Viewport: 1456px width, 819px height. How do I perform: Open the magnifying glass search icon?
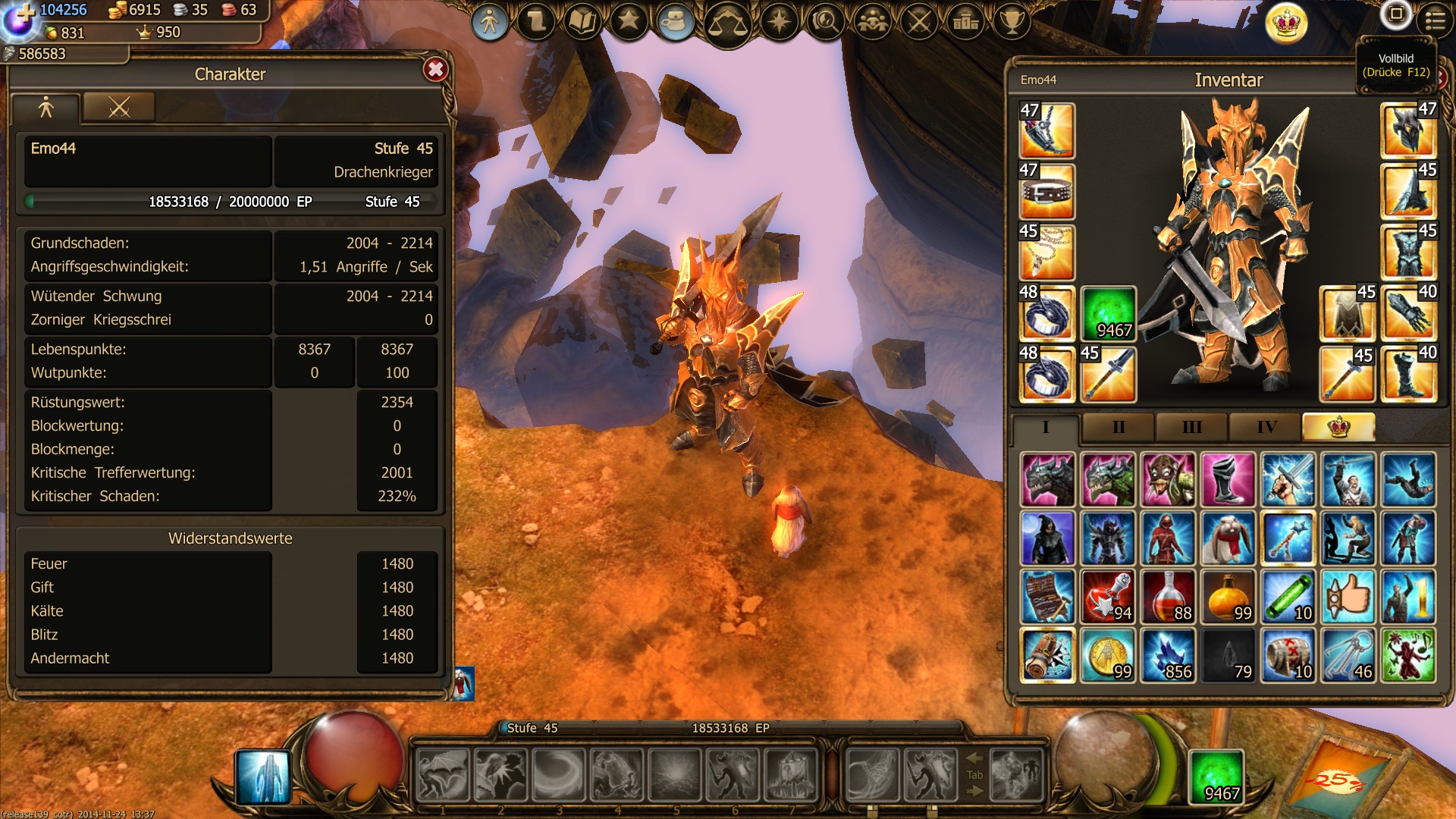pos(826,21)
